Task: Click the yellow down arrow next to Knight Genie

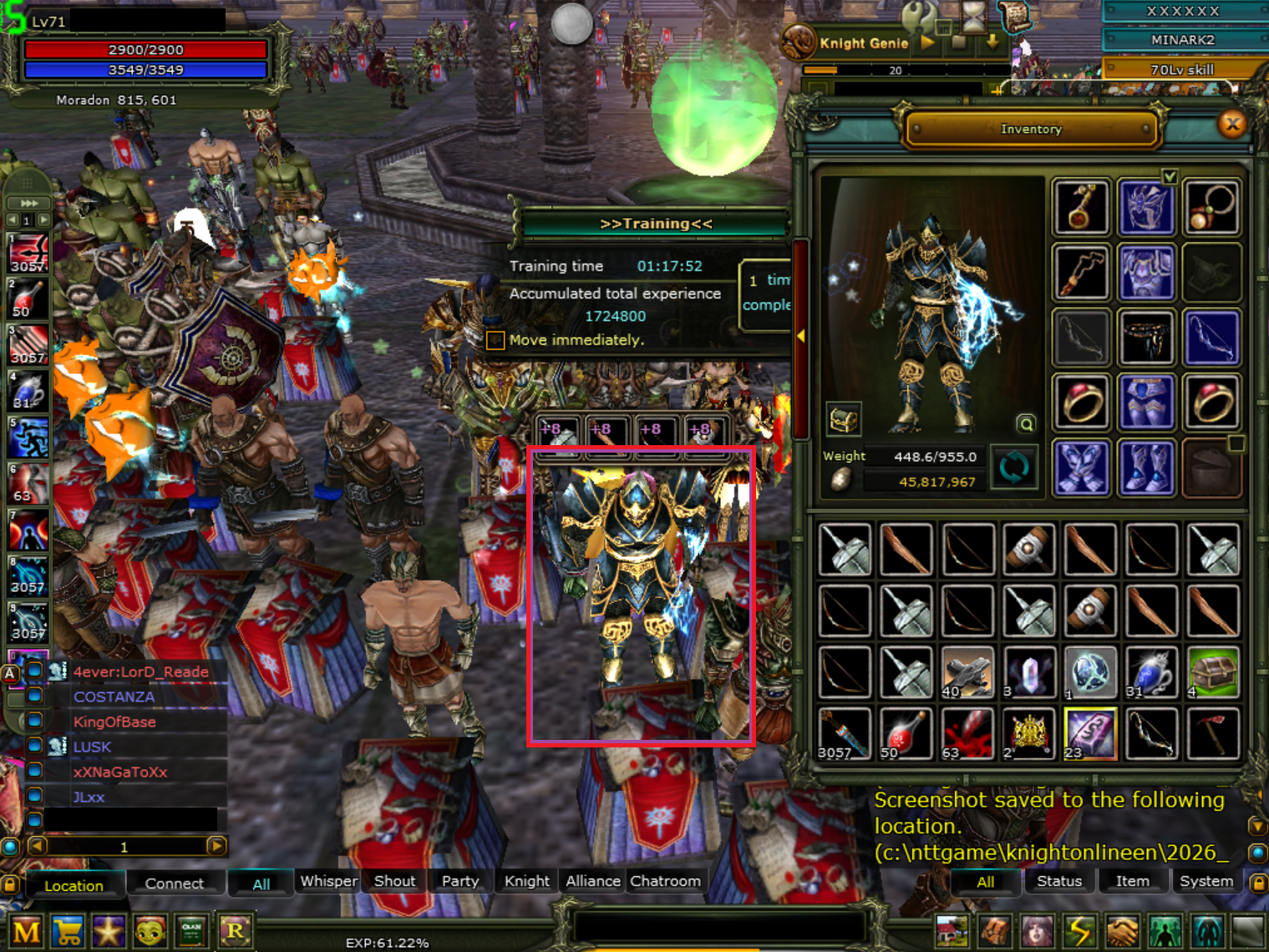Action: (x=992, y=41)
